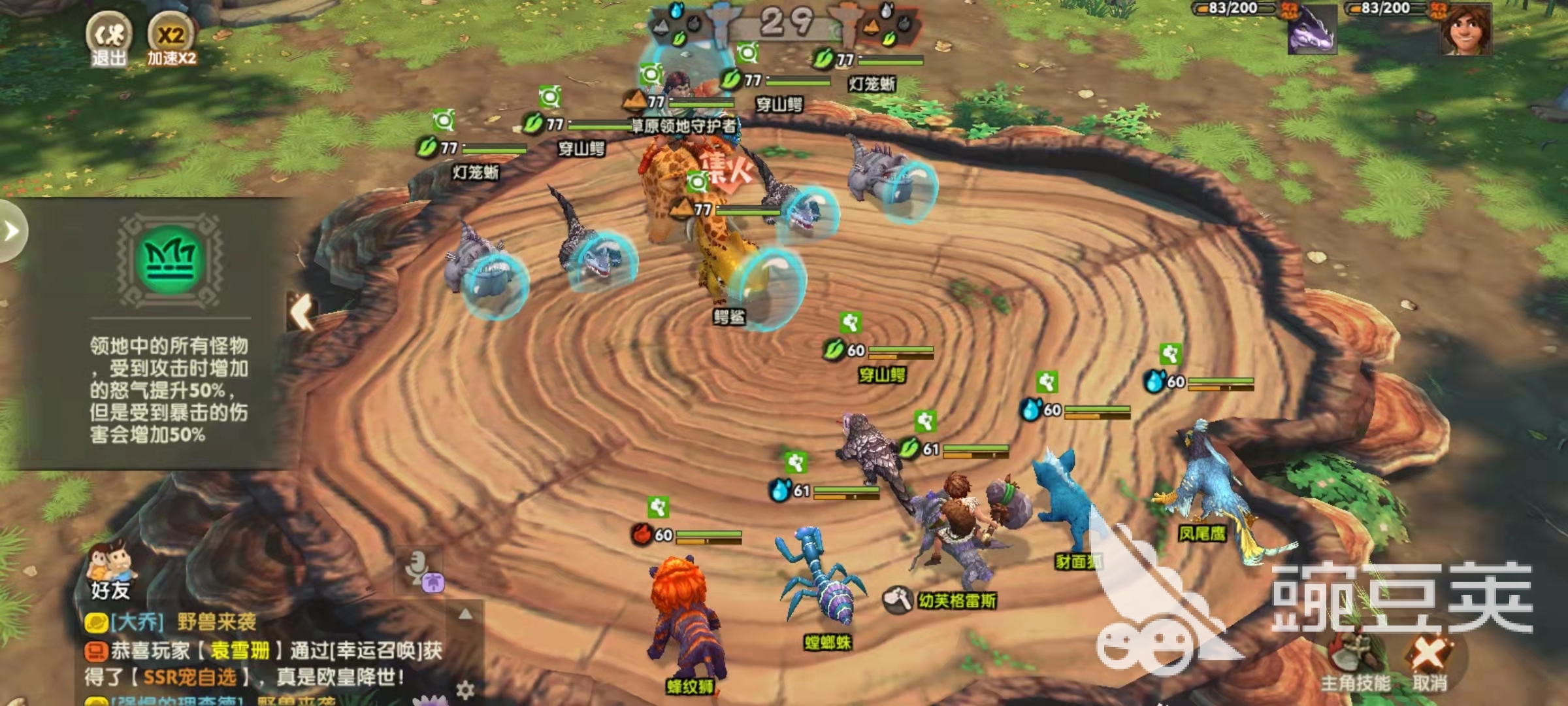
Task: Expand the side panel arrow on the left edge
Action: pos(11,231)
